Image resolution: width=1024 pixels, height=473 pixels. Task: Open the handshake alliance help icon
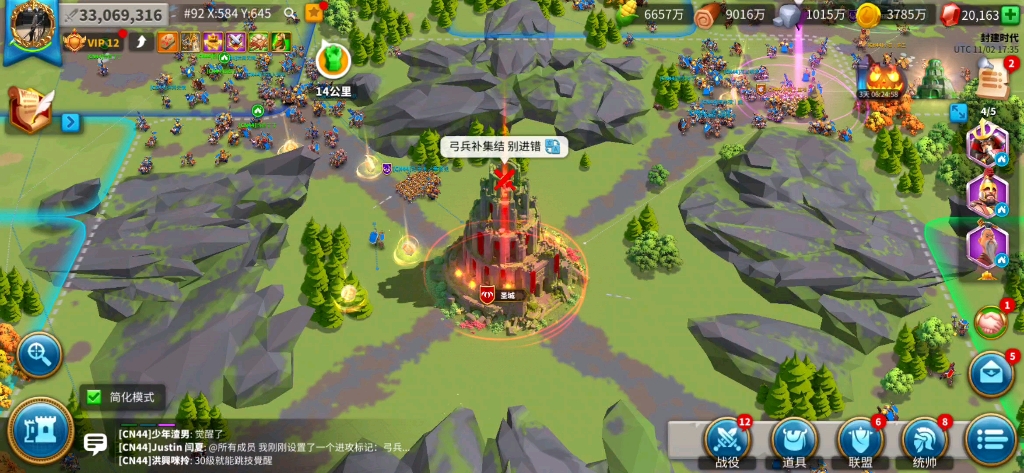pos(990,322)
